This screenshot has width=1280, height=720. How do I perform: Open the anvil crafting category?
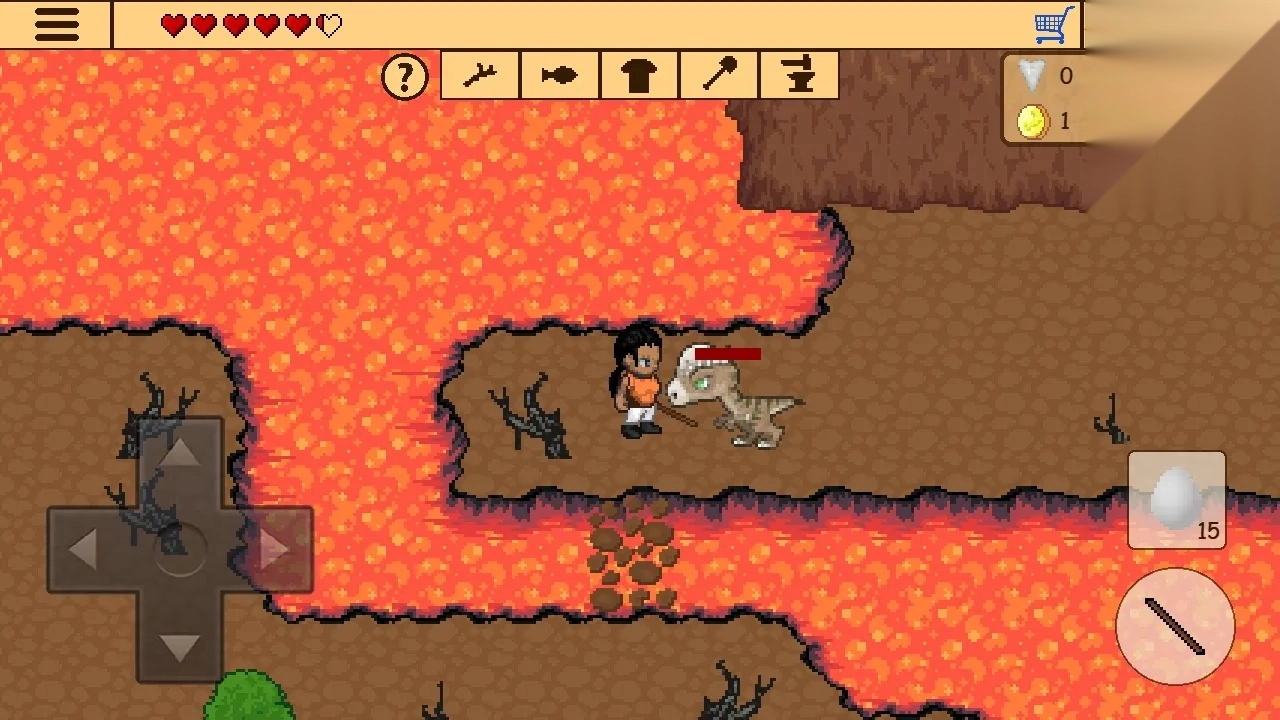coord(799,76)
